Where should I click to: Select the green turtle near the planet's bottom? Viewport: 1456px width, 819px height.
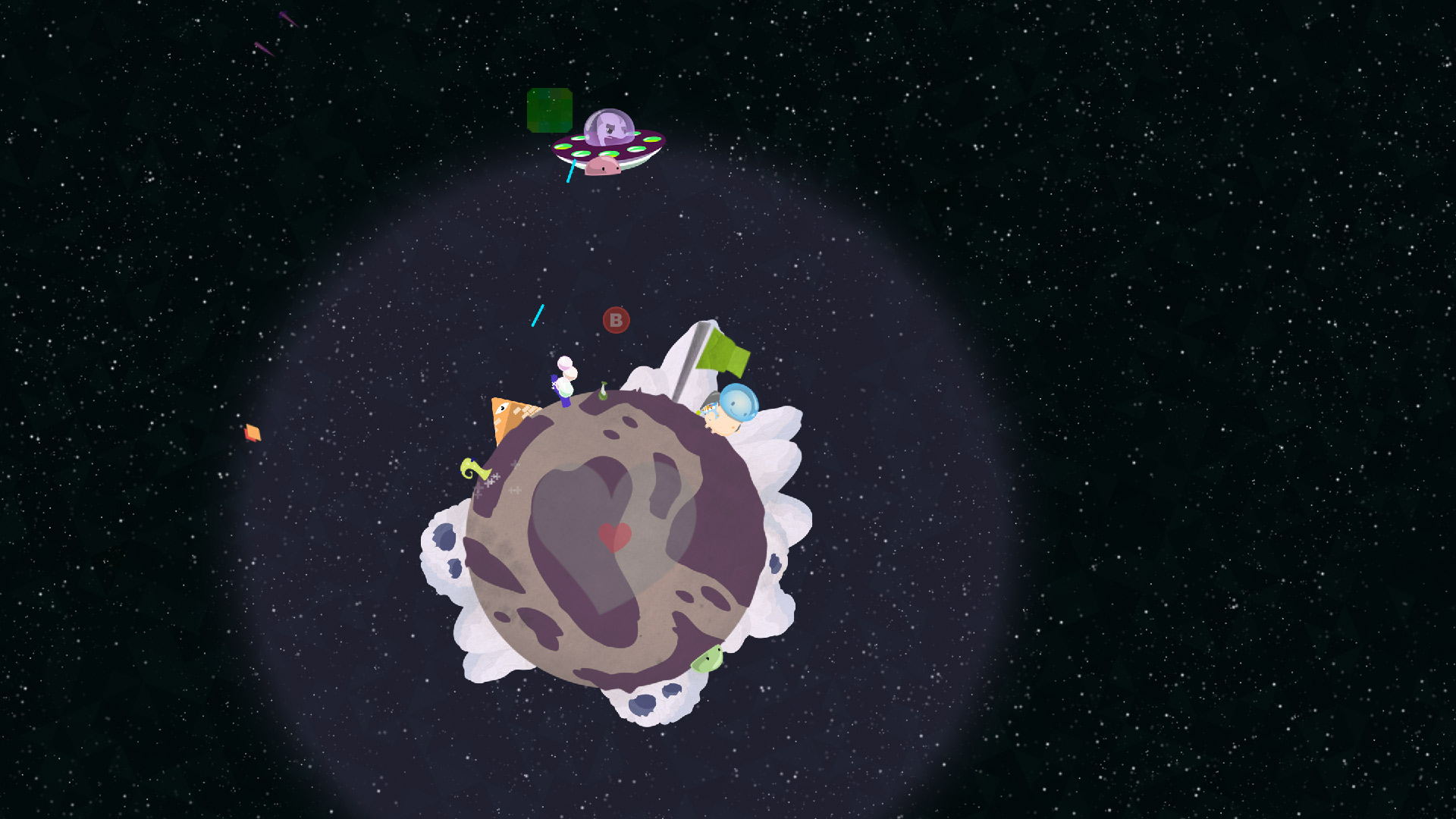(708, 661)
